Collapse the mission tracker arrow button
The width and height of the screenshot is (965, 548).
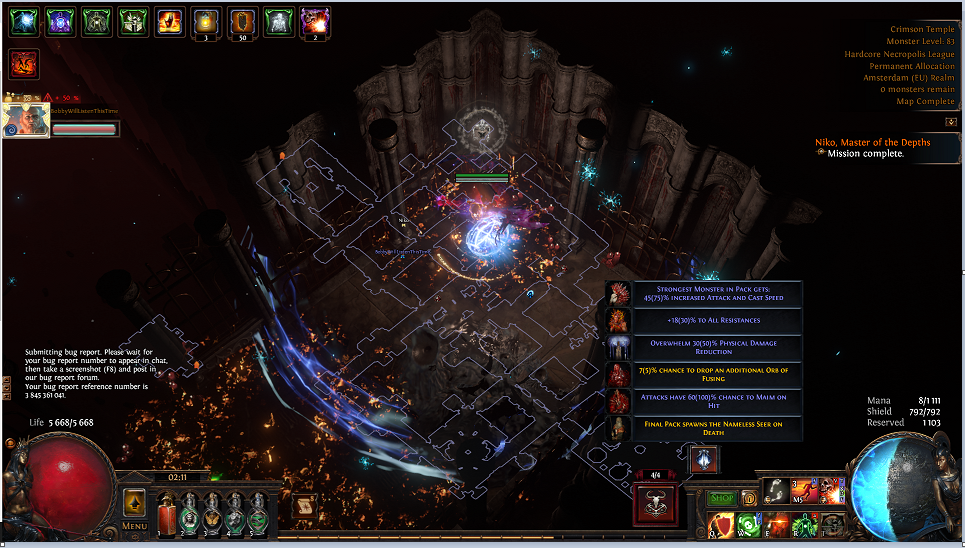point(950,122)
